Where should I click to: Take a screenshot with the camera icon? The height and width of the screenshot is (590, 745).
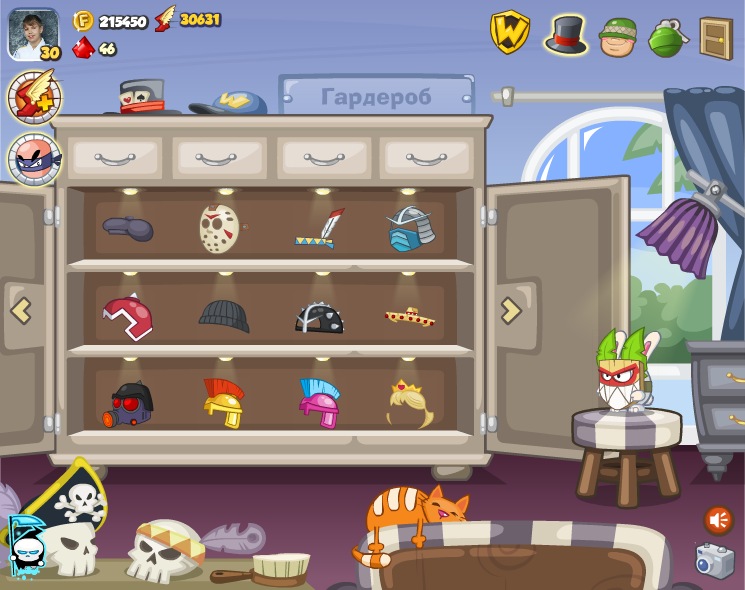click(714, 561)
